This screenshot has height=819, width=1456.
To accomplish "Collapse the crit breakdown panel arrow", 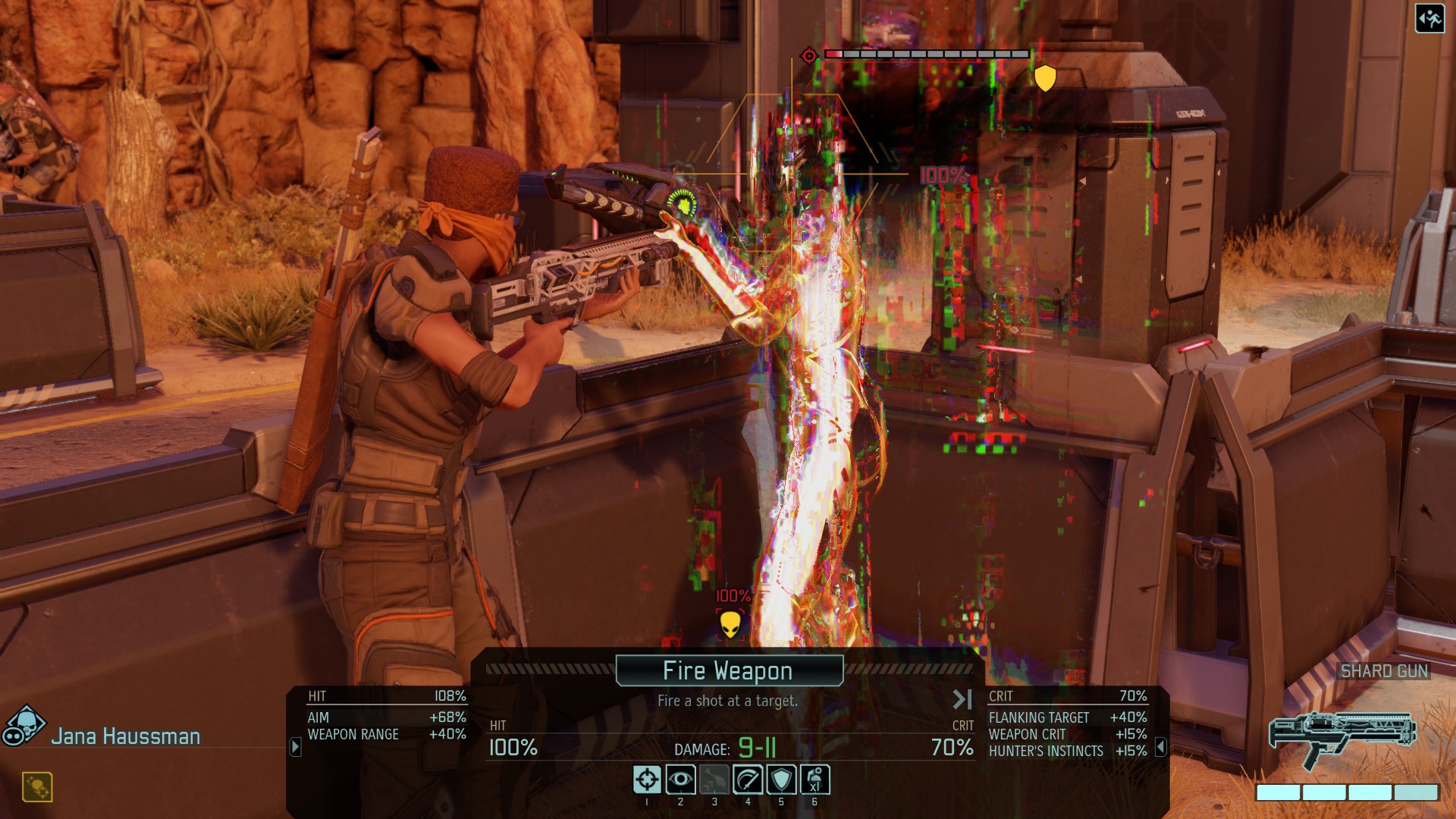I will (x=1160, y=748).
